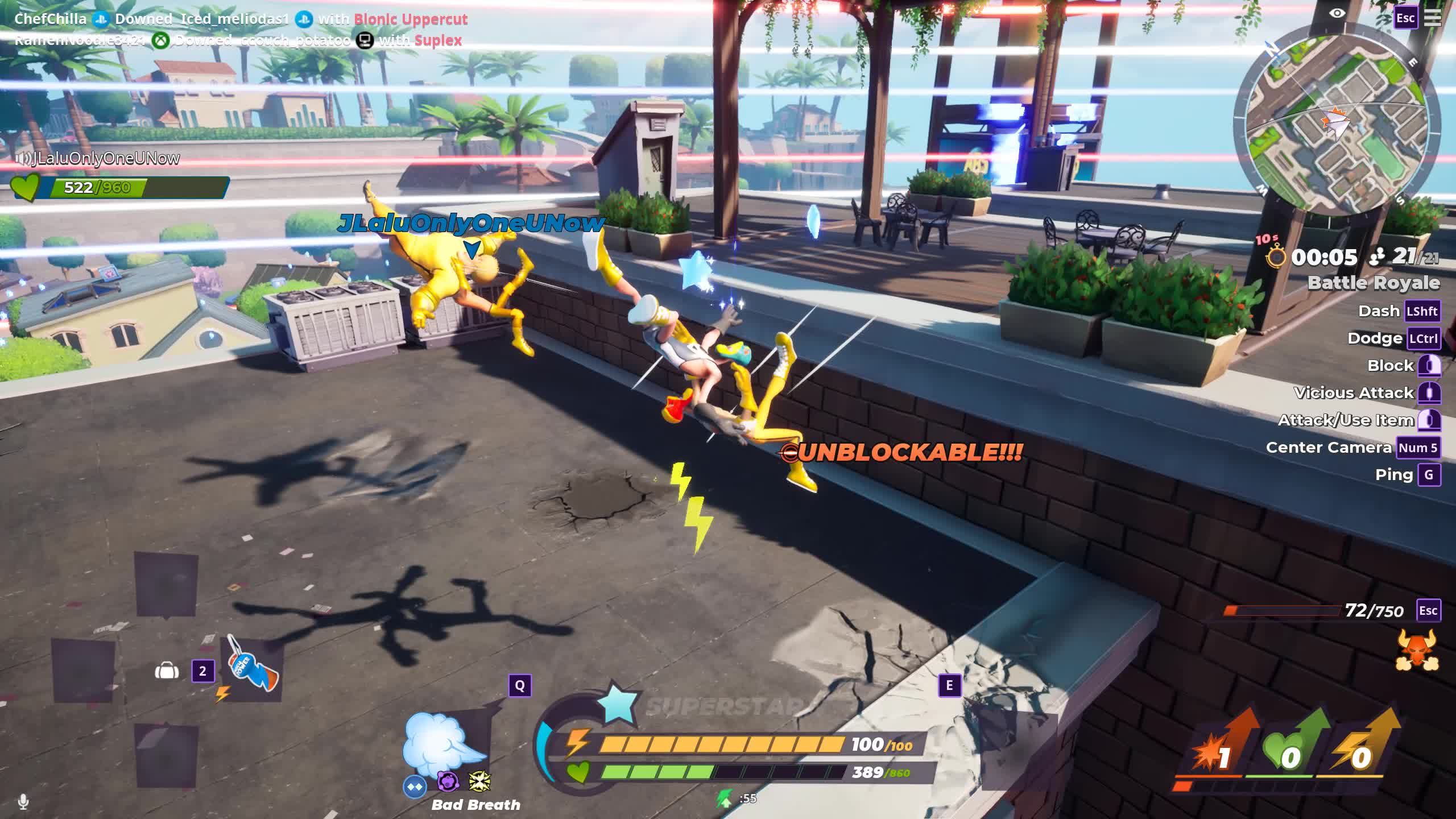The width and height of the screenshot is (1456, 819).
Task: Click the blue Superstar star icon
Action: click(x=617, y=702)
